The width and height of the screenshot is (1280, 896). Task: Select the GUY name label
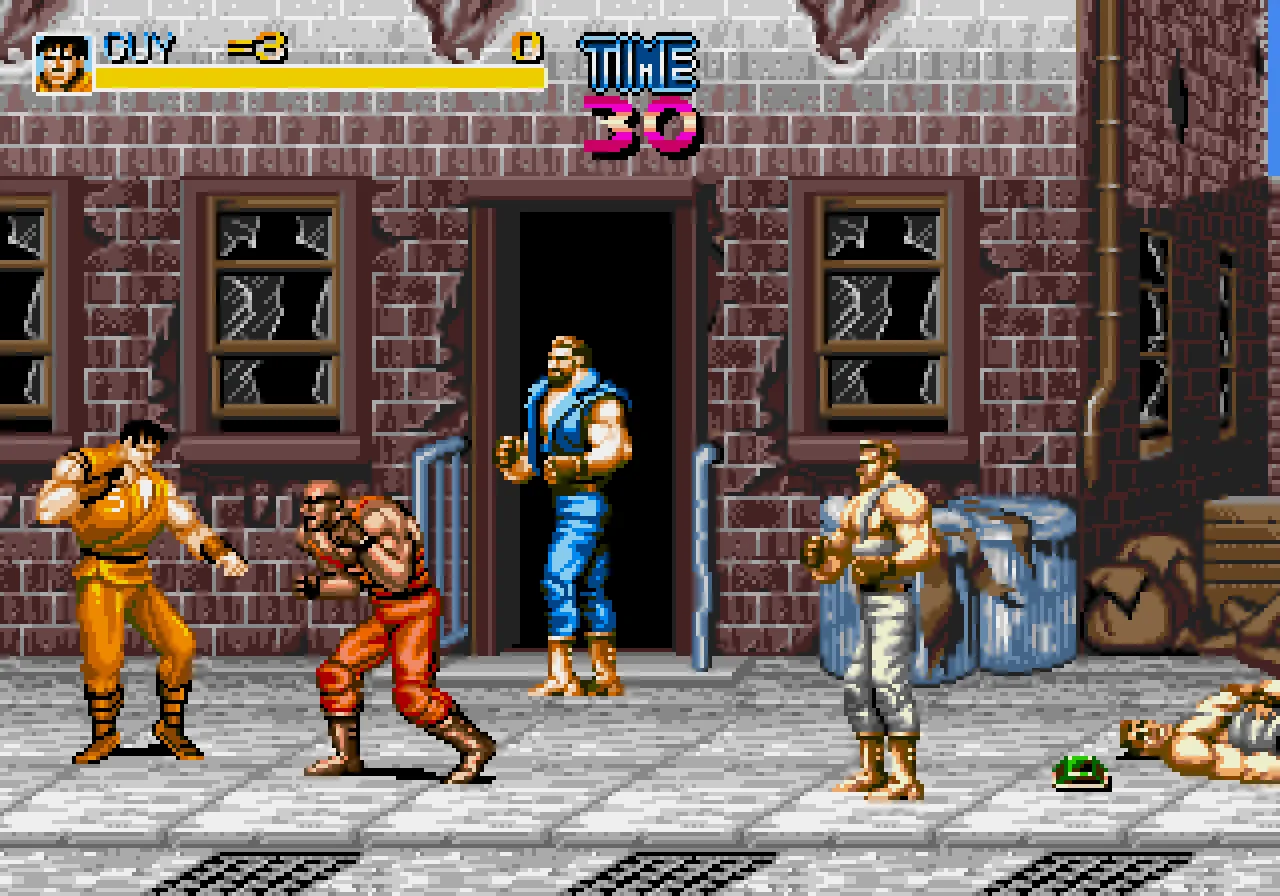coord(137,45)
